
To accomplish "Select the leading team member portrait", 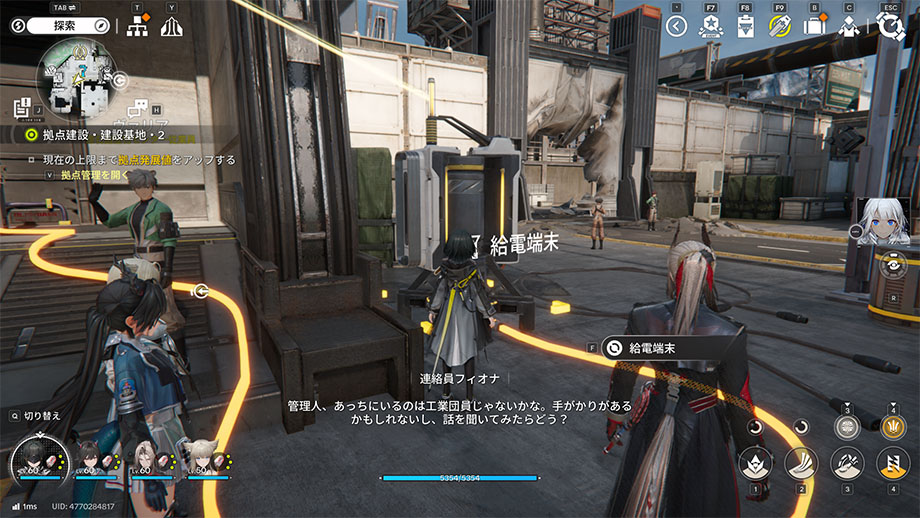I will 40,458.
